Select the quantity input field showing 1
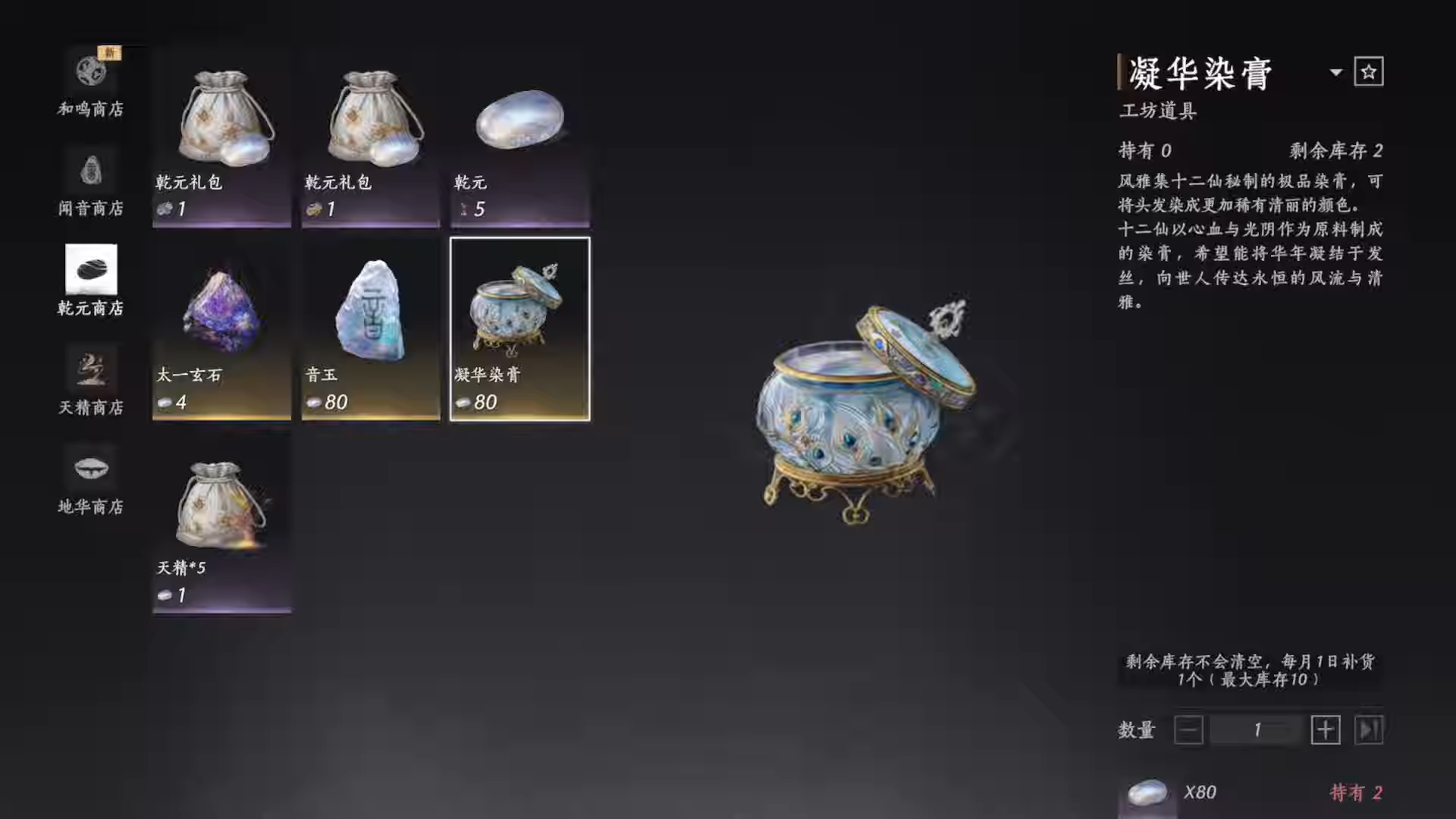This screenshot has width=1456, height=819. [x=1257, y=730]
